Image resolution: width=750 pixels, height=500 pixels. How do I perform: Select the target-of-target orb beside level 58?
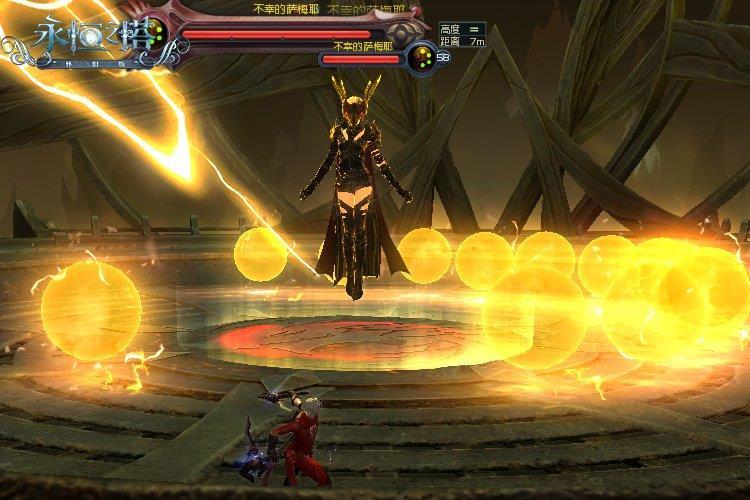(x=421, y=58)
